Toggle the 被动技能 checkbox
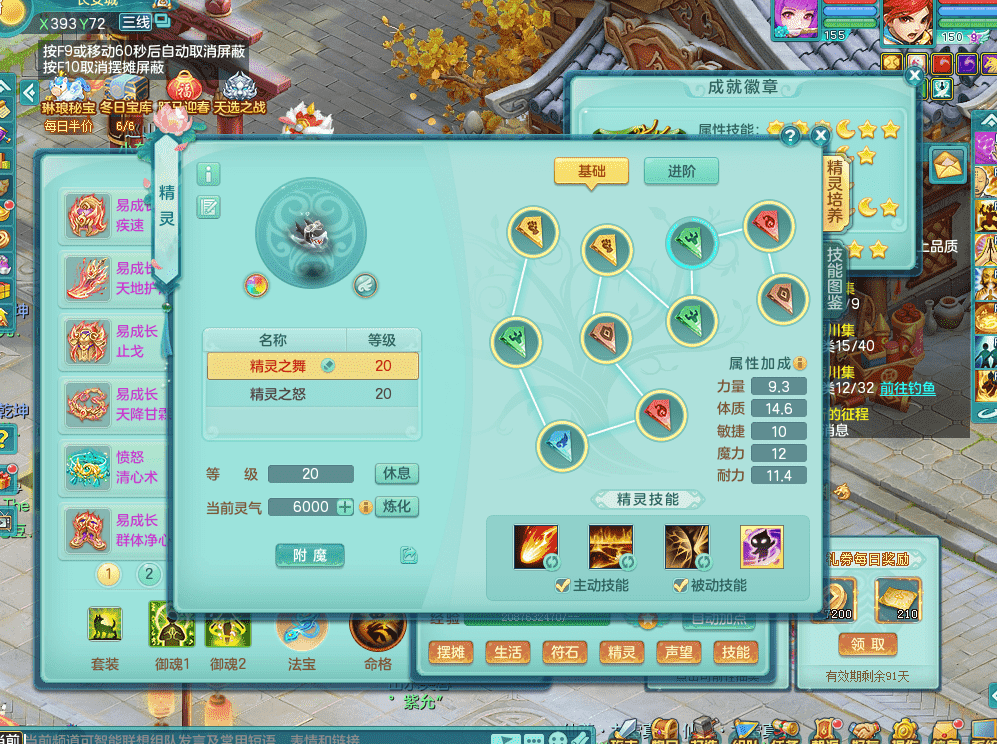997x744 pixels. [680, 585]
